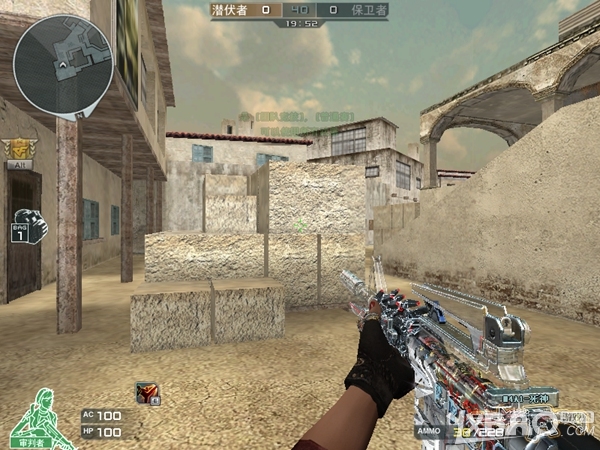Viewport: 600px width, 450px height.
Task: Select the golden winged All badge
Action: [x=18, y=149]
